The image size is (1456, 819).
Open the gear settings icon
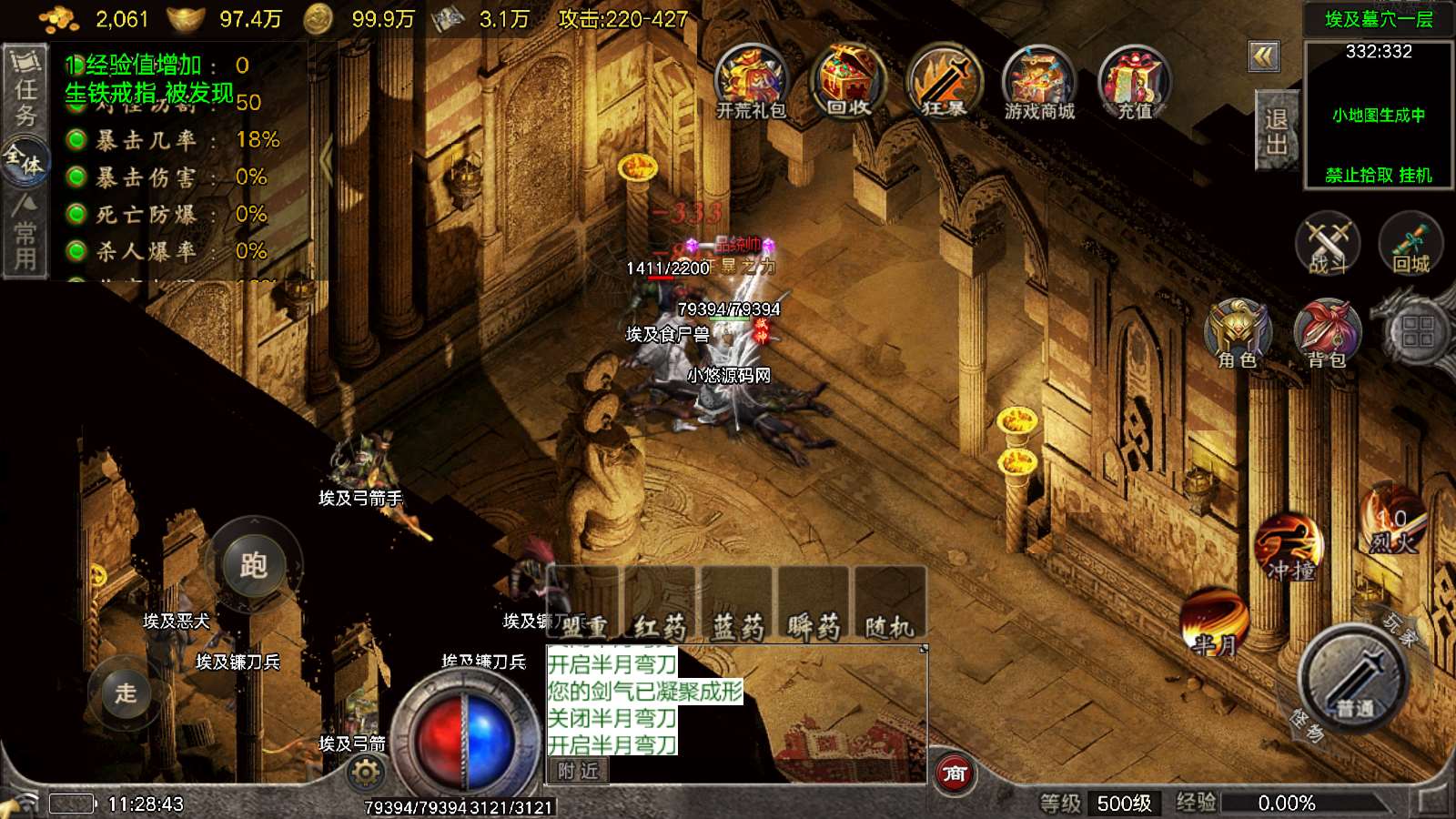(x=366, y=773)
